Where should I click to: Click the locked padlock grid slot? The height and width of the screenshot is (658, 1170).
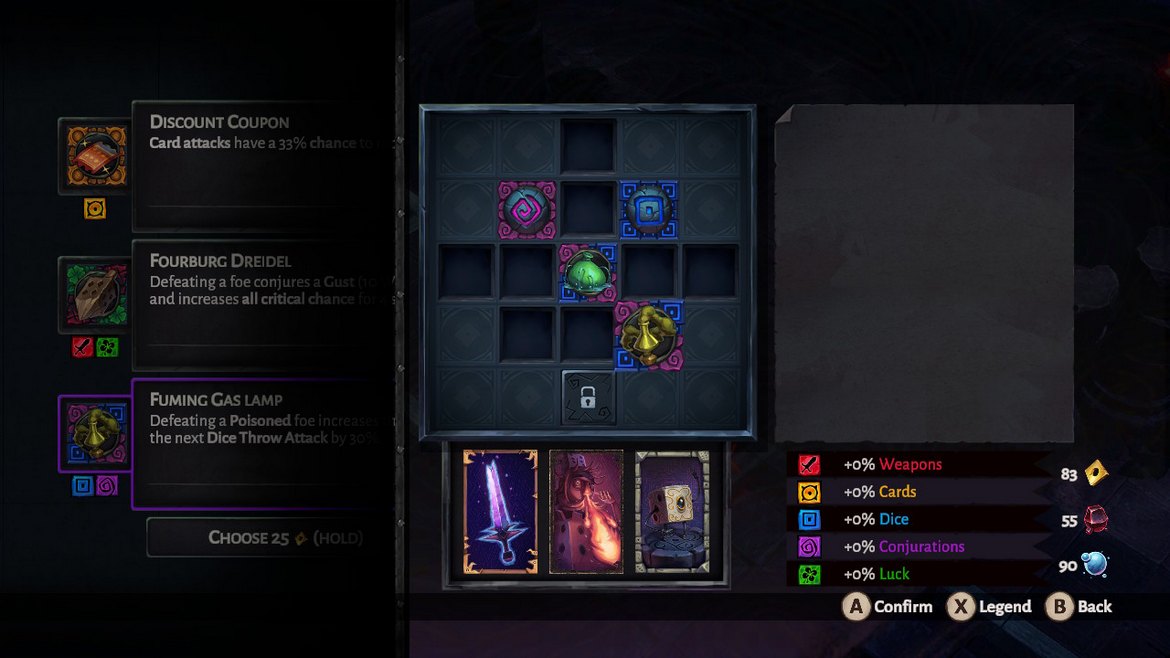588,397
